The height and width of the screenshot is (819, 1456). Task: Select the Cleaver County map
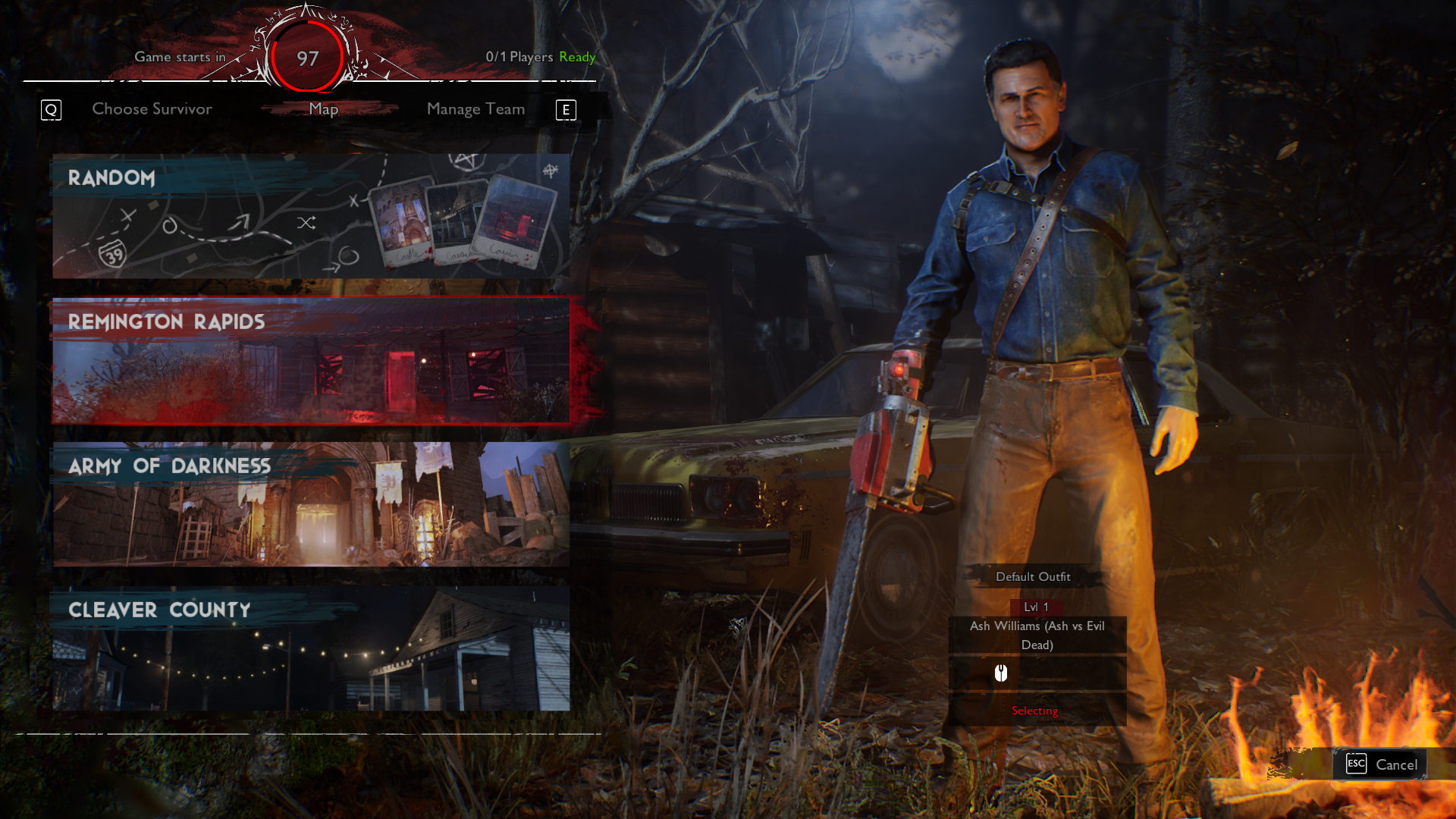point(311,649)
